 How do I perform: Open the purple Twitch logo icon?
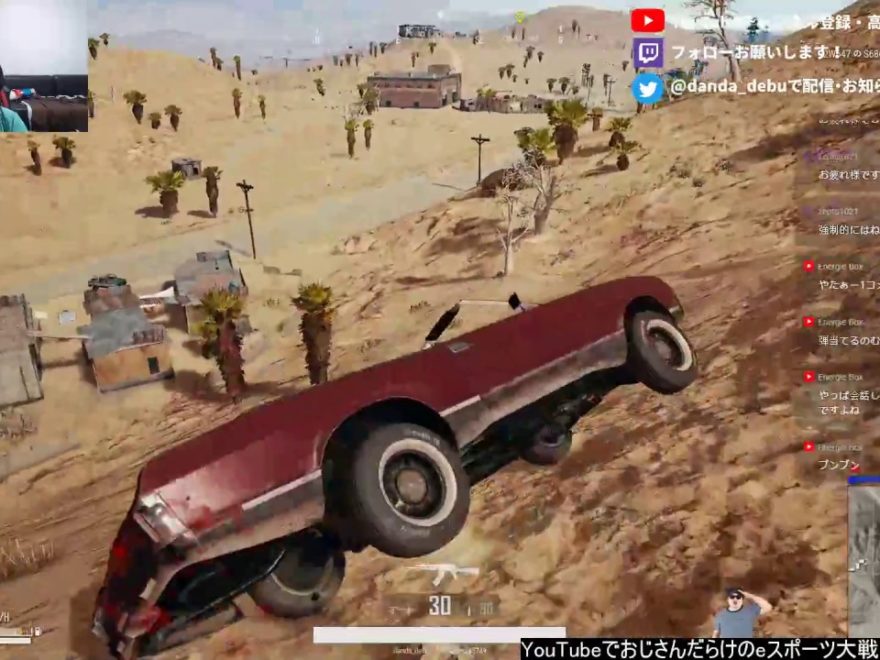pos(648,53)
